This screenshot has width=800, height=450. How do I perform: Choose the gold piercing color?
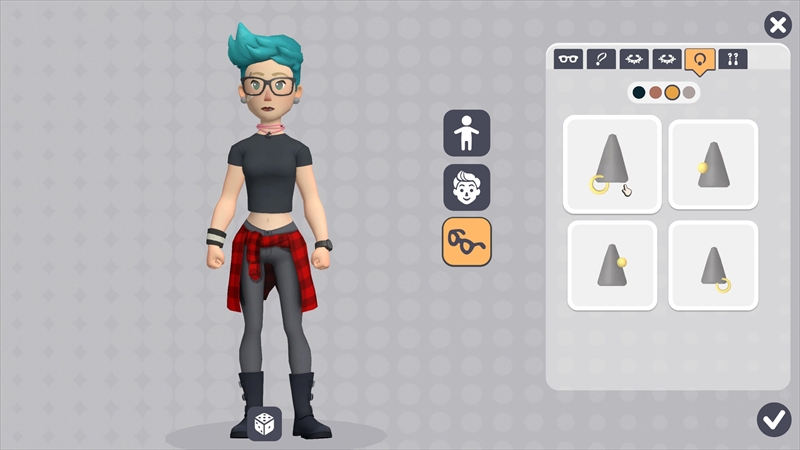pyautogui.click(x=672, y=93)
